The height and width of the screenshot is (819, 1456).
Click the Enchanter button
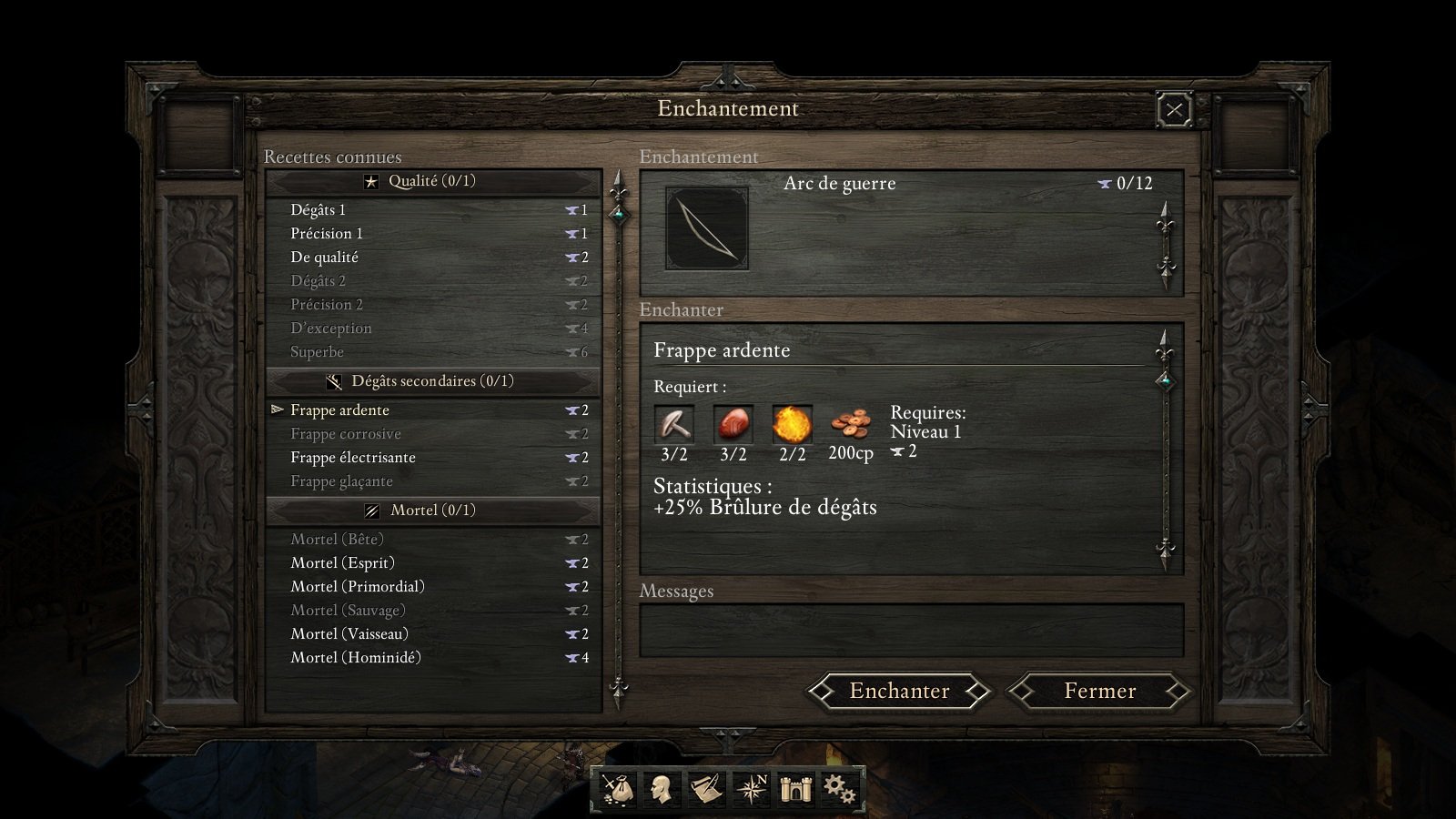(899, 692)
